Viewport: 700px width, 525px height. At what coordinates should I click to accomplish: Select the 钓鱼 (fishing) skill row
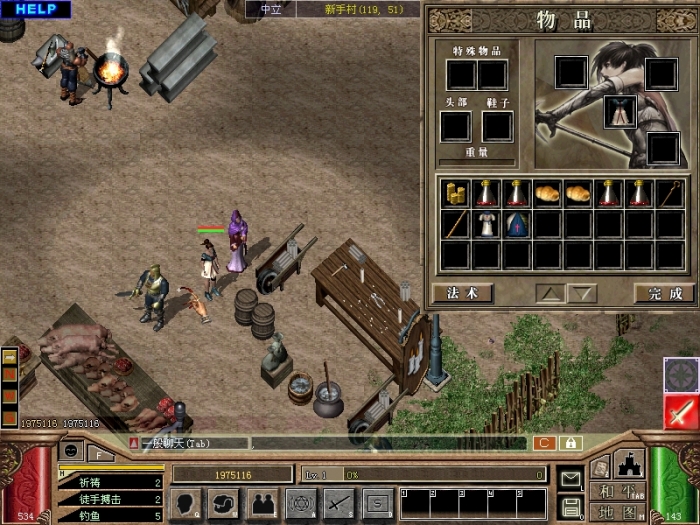click(x=110, y=515)
